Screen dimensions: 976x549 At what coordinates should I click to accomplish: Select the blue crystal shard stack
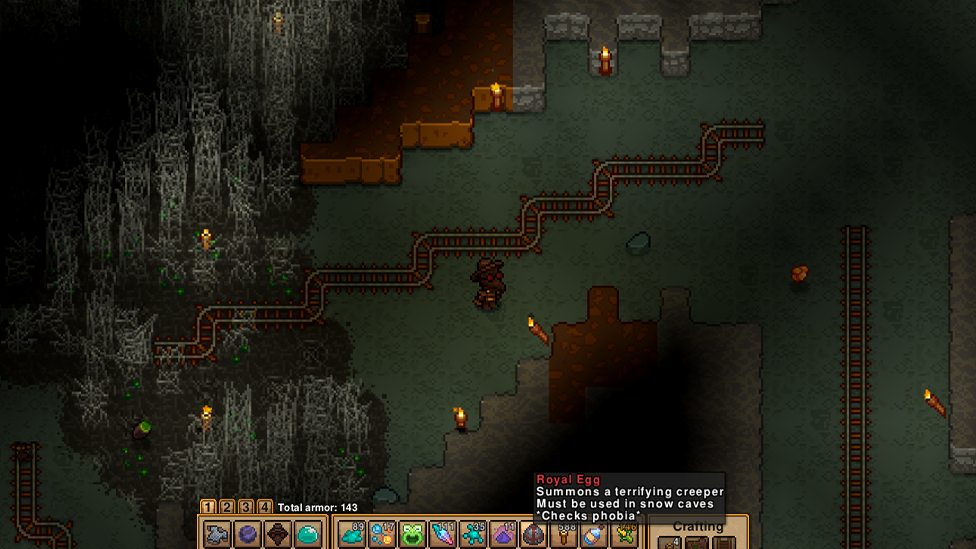(x=443, y=535)
